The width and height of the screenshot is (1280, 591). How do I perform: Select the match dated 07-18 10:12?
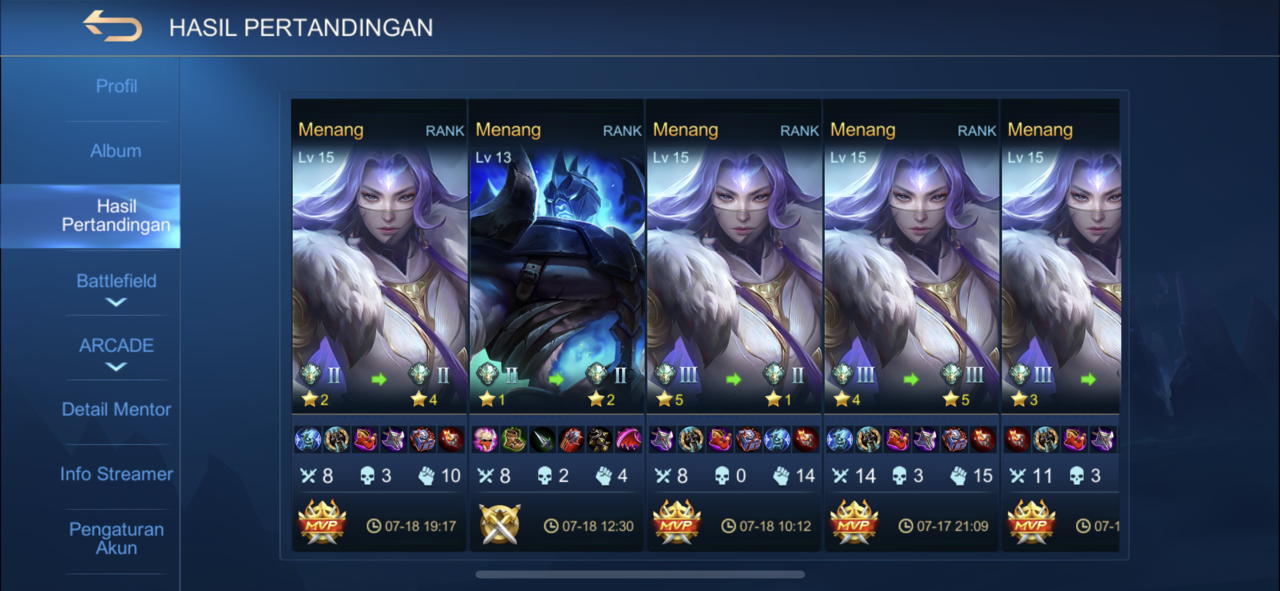click(x=733, y=300)
